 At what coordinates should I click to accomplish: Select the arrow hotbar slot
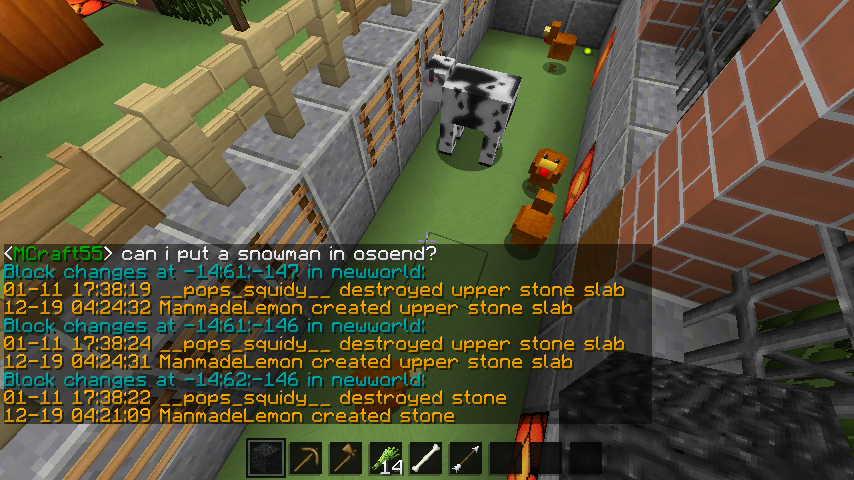[x=466, y=458]
